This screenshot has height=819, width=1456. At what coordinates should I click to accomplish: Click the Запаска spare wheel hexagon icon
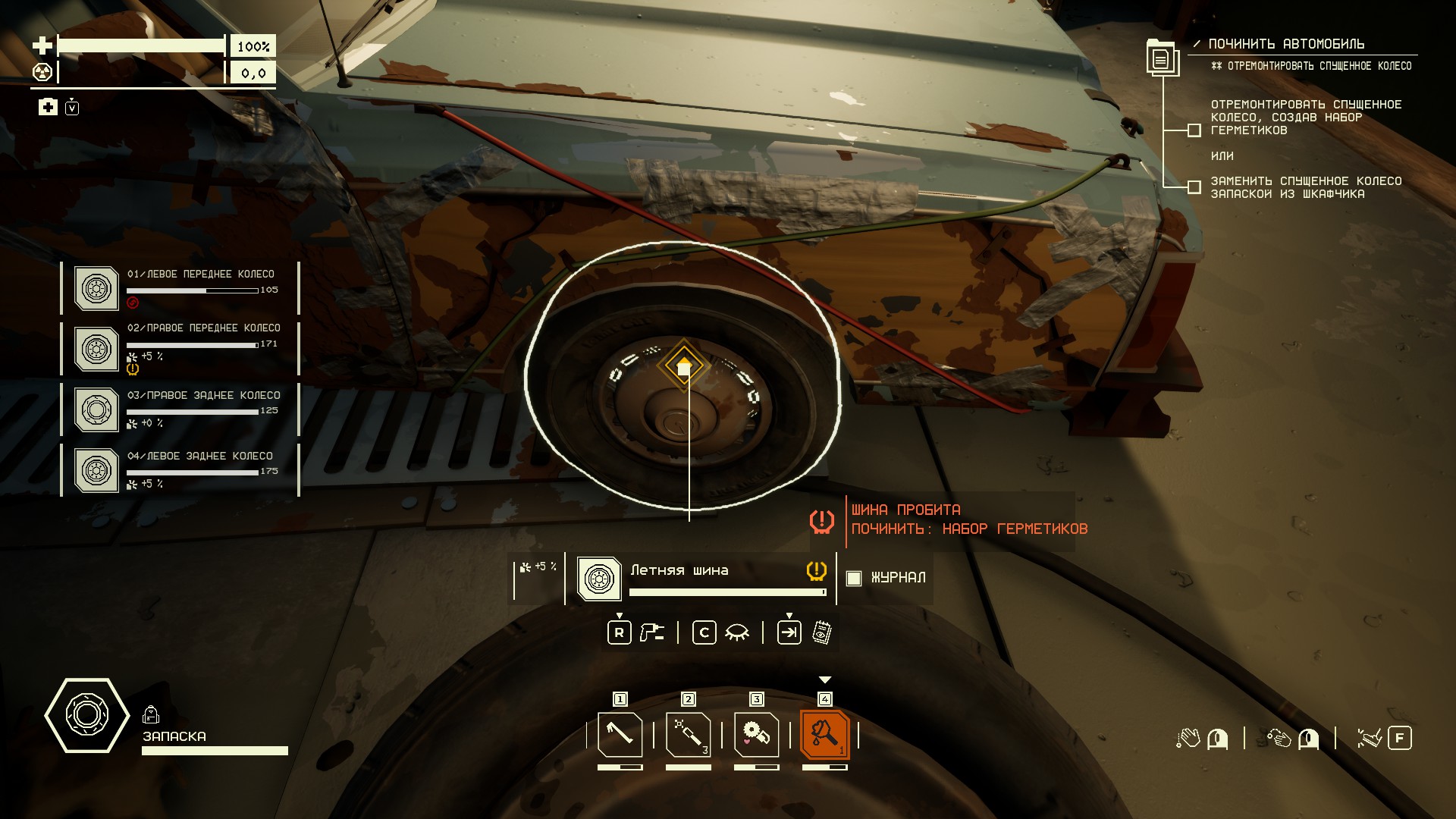(86, 715)
